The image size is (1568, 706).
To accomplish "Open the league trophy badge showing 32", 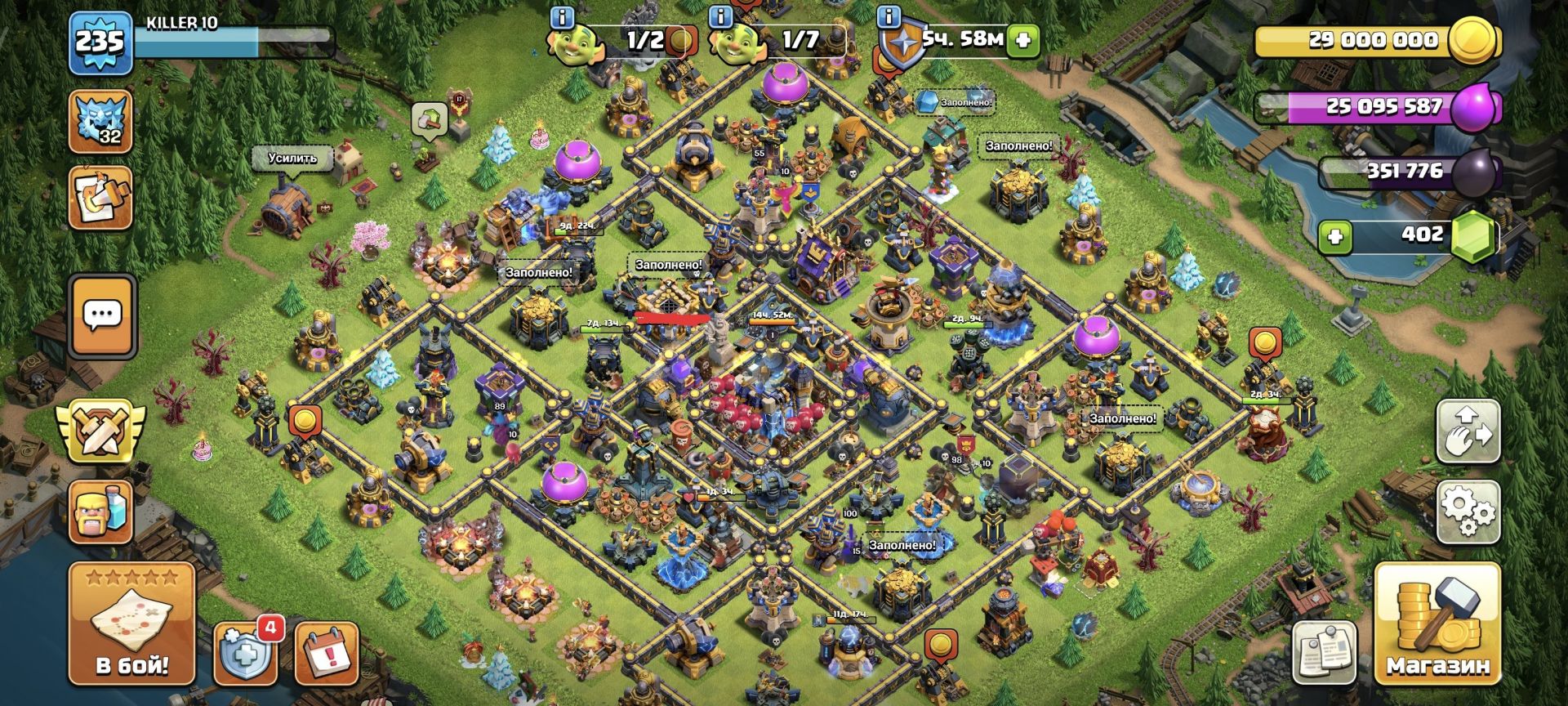I will (x=100, y=123).
